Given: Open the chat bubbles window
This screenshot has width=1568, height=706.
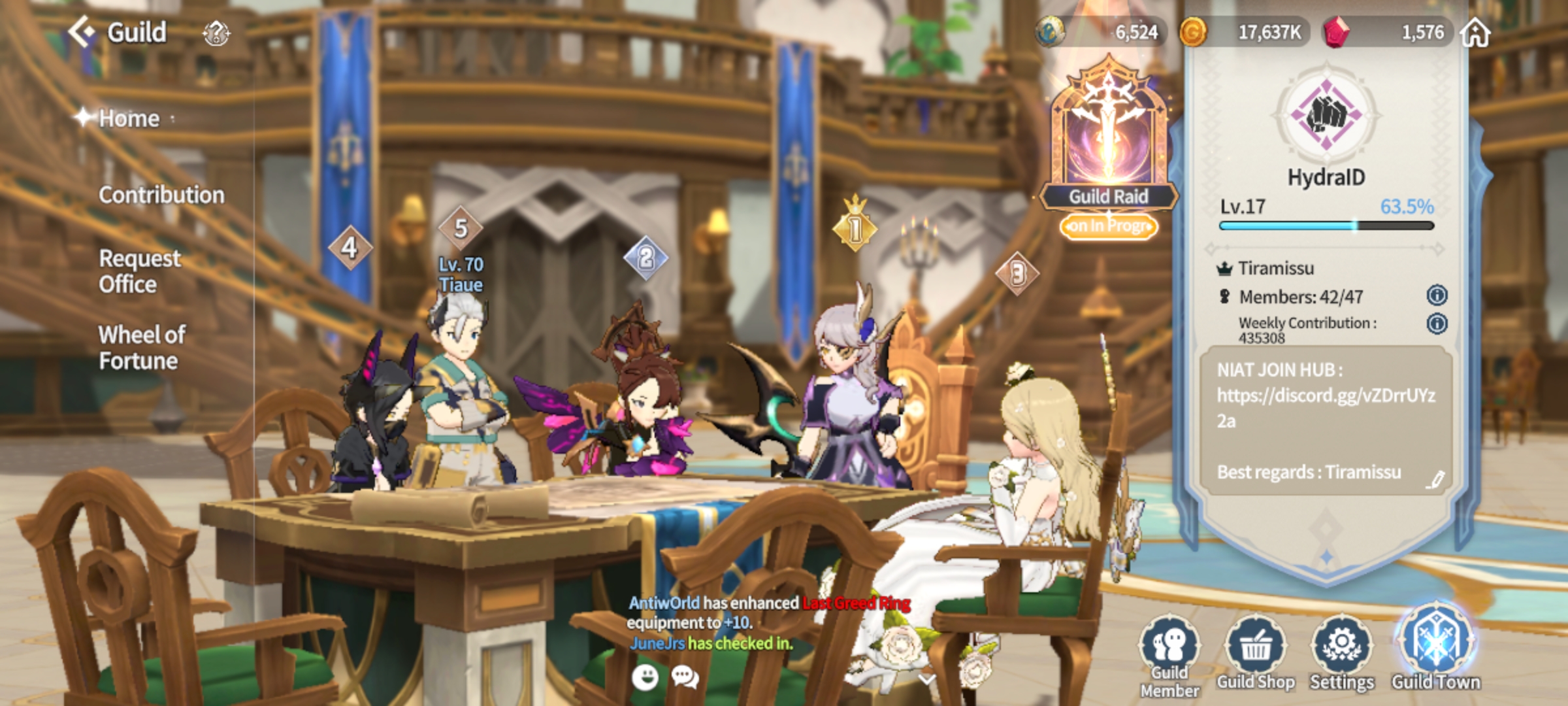Looking at the screenshot, I should [685, 677].
